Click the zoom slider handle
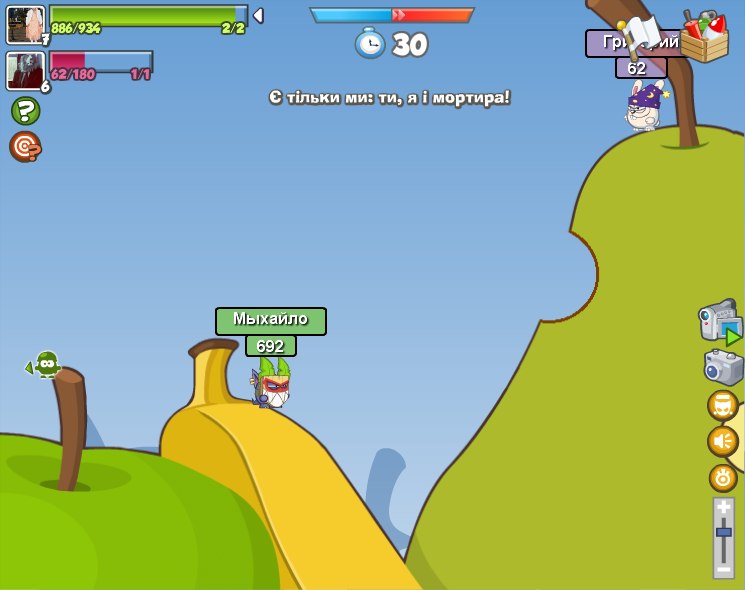This screenshot has width=745, height=590. click(723, 532)
